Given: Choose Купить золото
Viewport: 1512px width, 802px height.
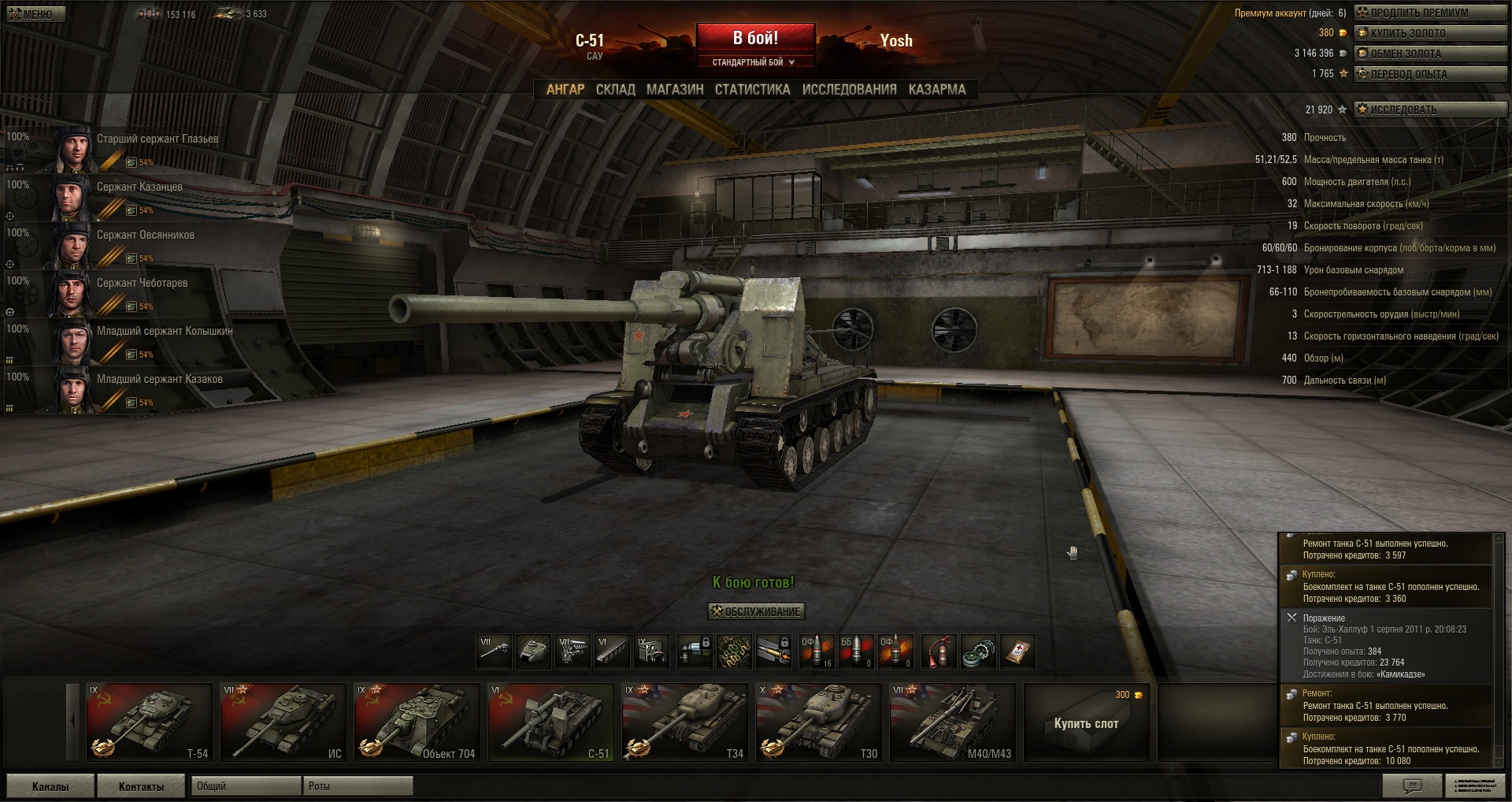Looking at the screenshot, I should pyautogui.click(x=1429, y=33).
